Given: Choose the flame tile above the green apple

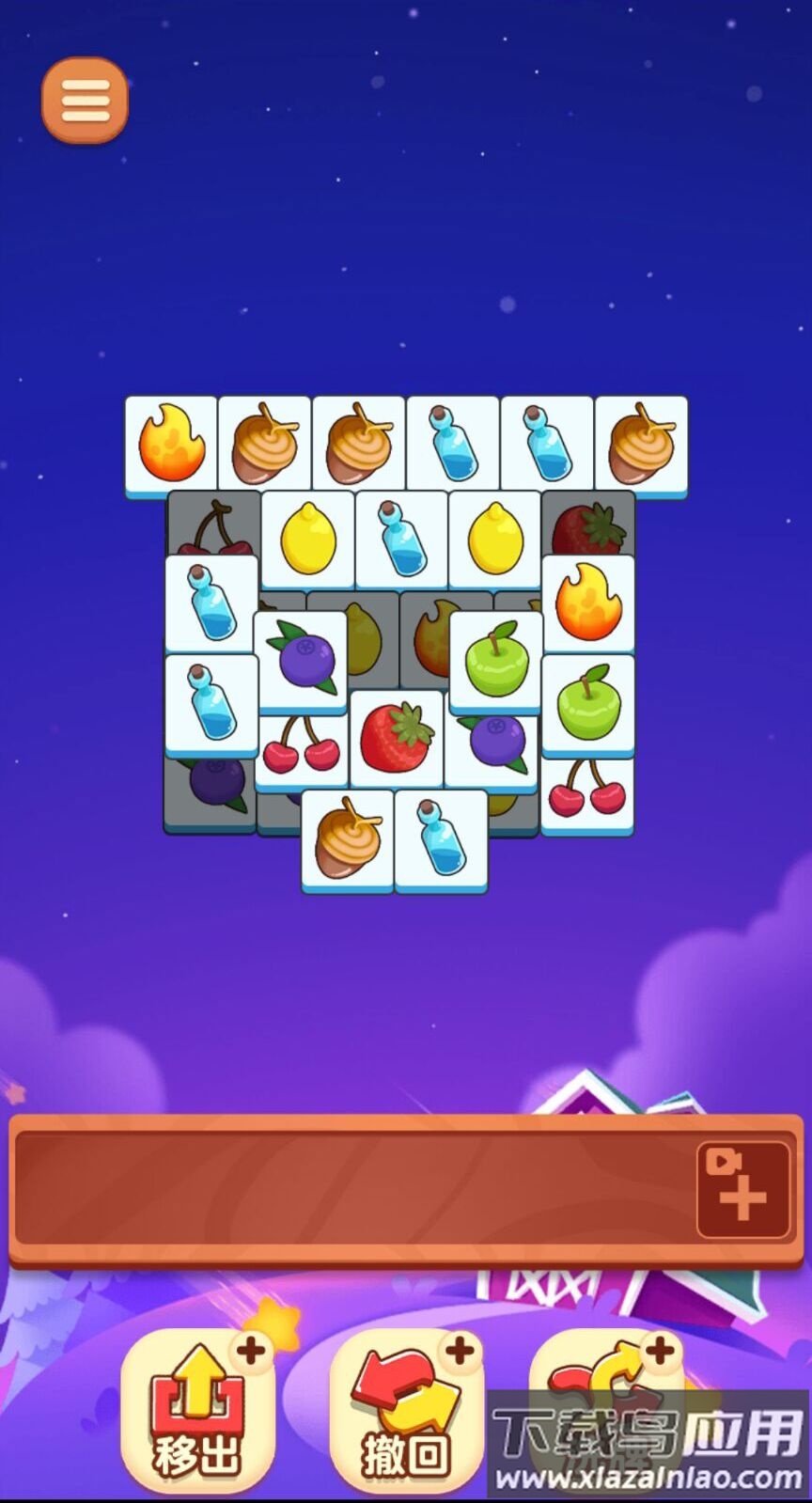Looking at the screenshot, I should pos(588,603).
